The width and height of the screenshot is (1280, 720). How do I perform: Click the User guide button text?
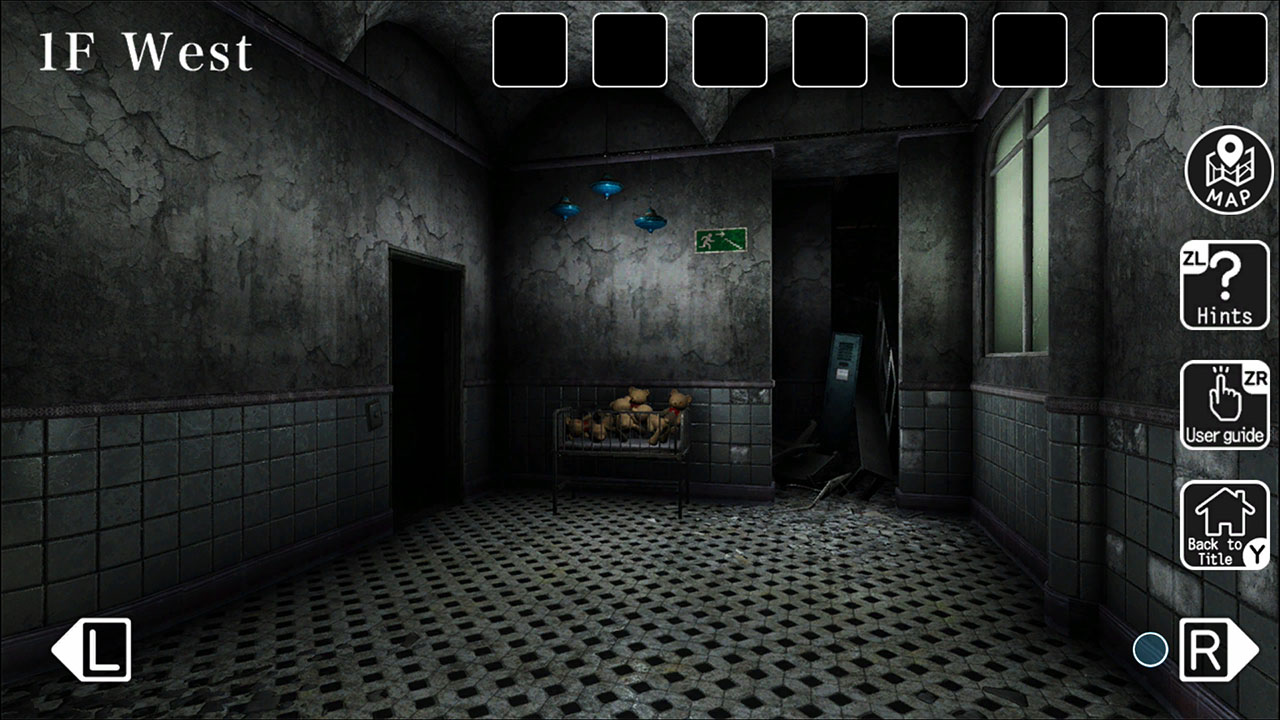1224,436
